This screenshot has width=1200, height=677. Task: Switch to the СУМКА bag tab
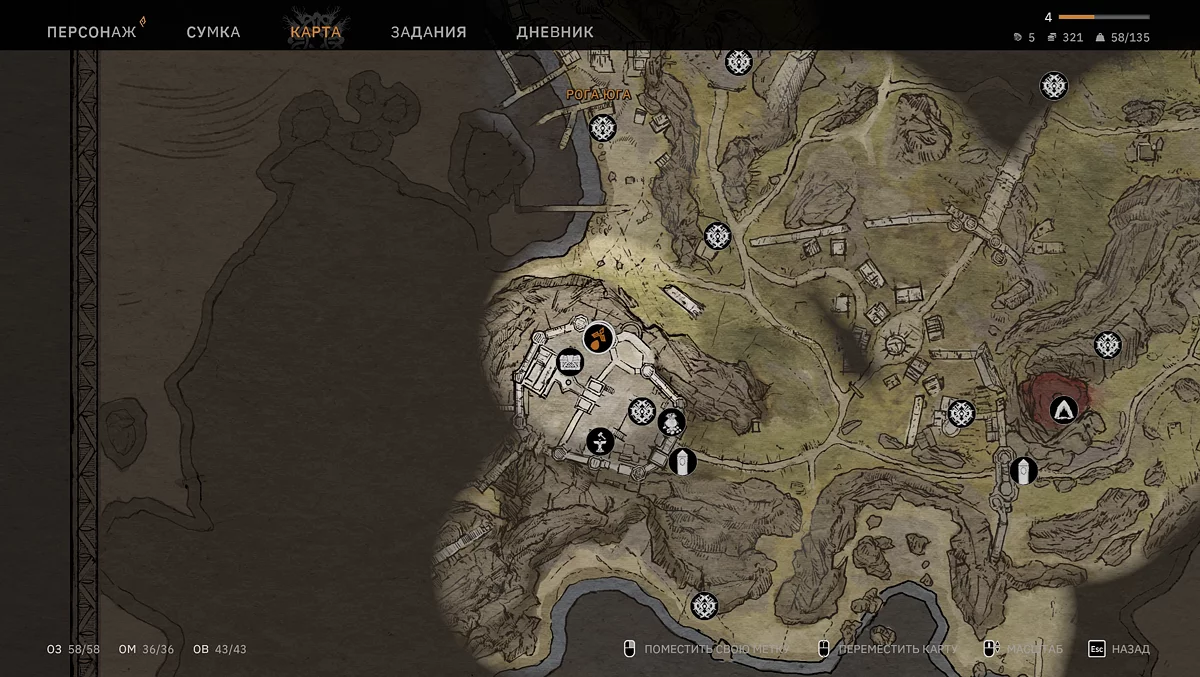213,32
